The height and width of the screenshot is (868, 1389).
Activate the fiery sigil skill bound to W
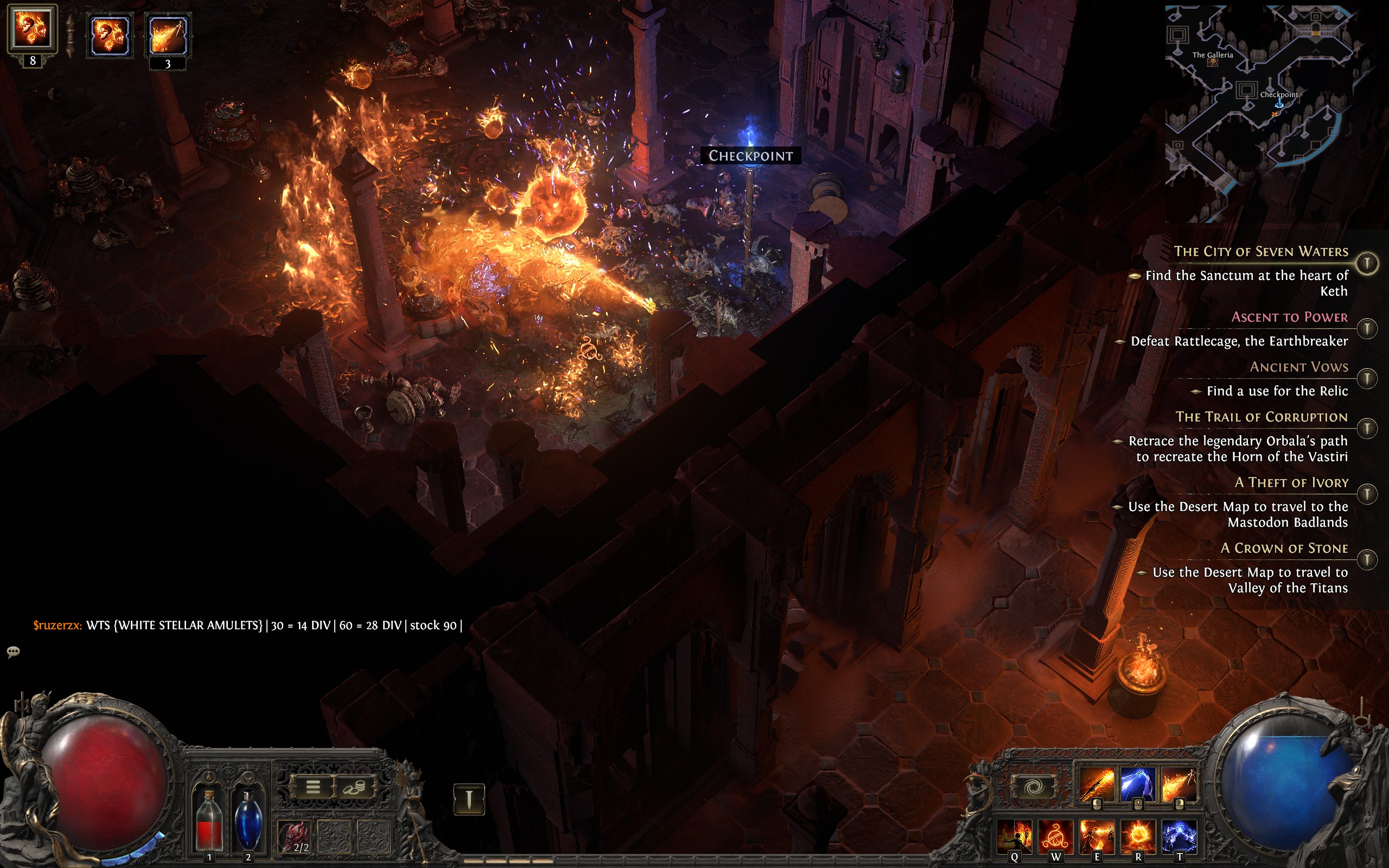click(x=1056, y=835)
